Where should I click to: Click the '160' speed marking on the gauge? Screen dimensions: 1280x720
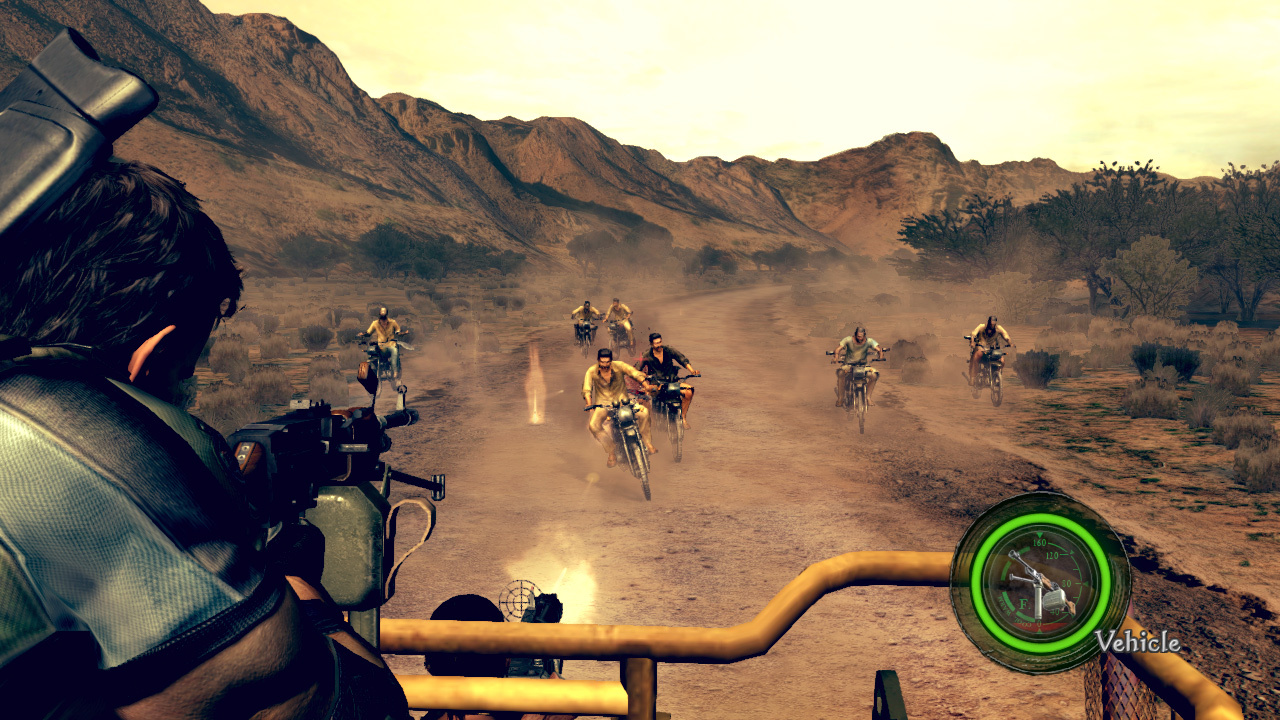pos(1039,542)
